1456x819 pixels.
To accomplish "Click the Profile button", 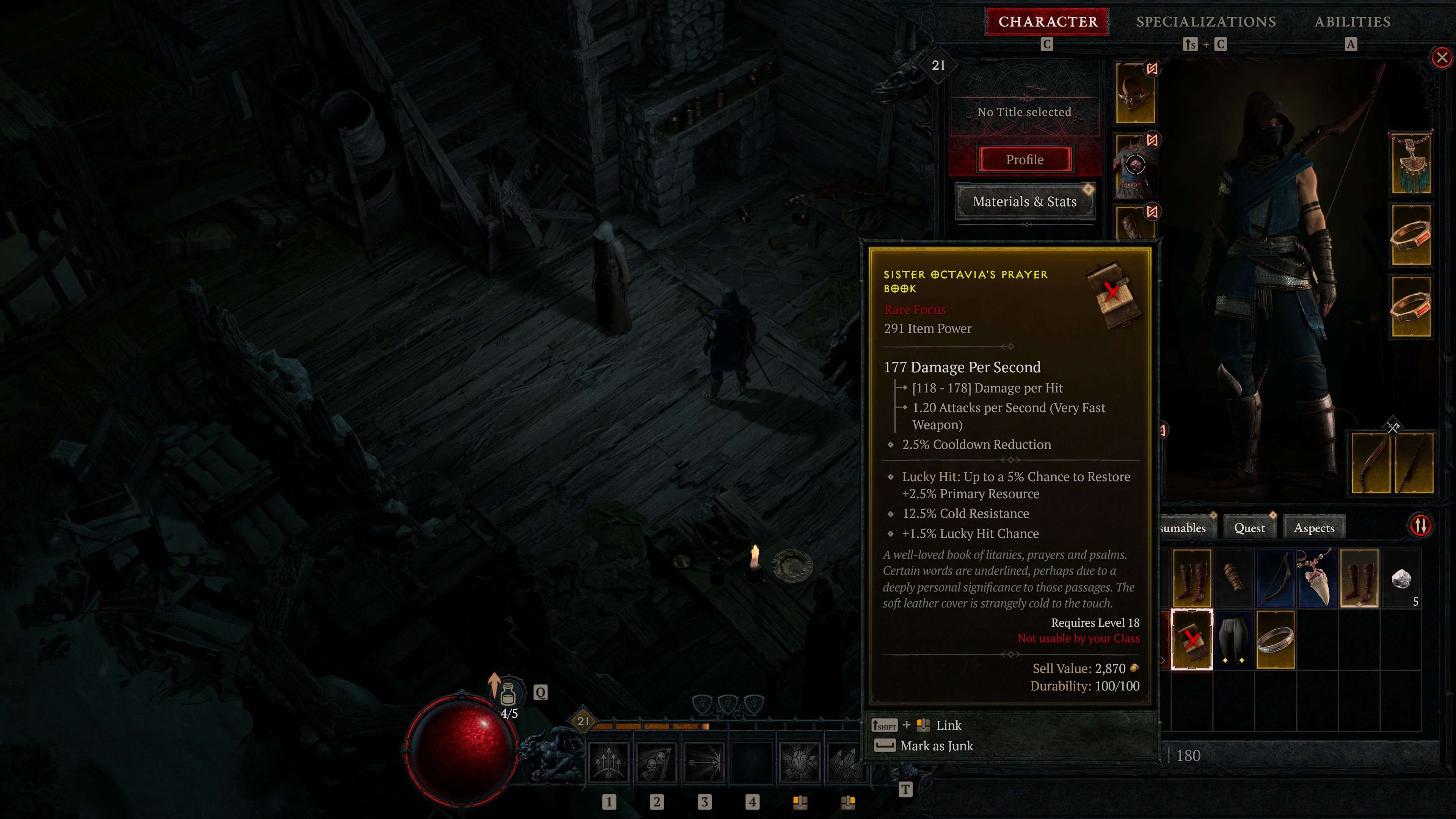I will [1025, 159].
